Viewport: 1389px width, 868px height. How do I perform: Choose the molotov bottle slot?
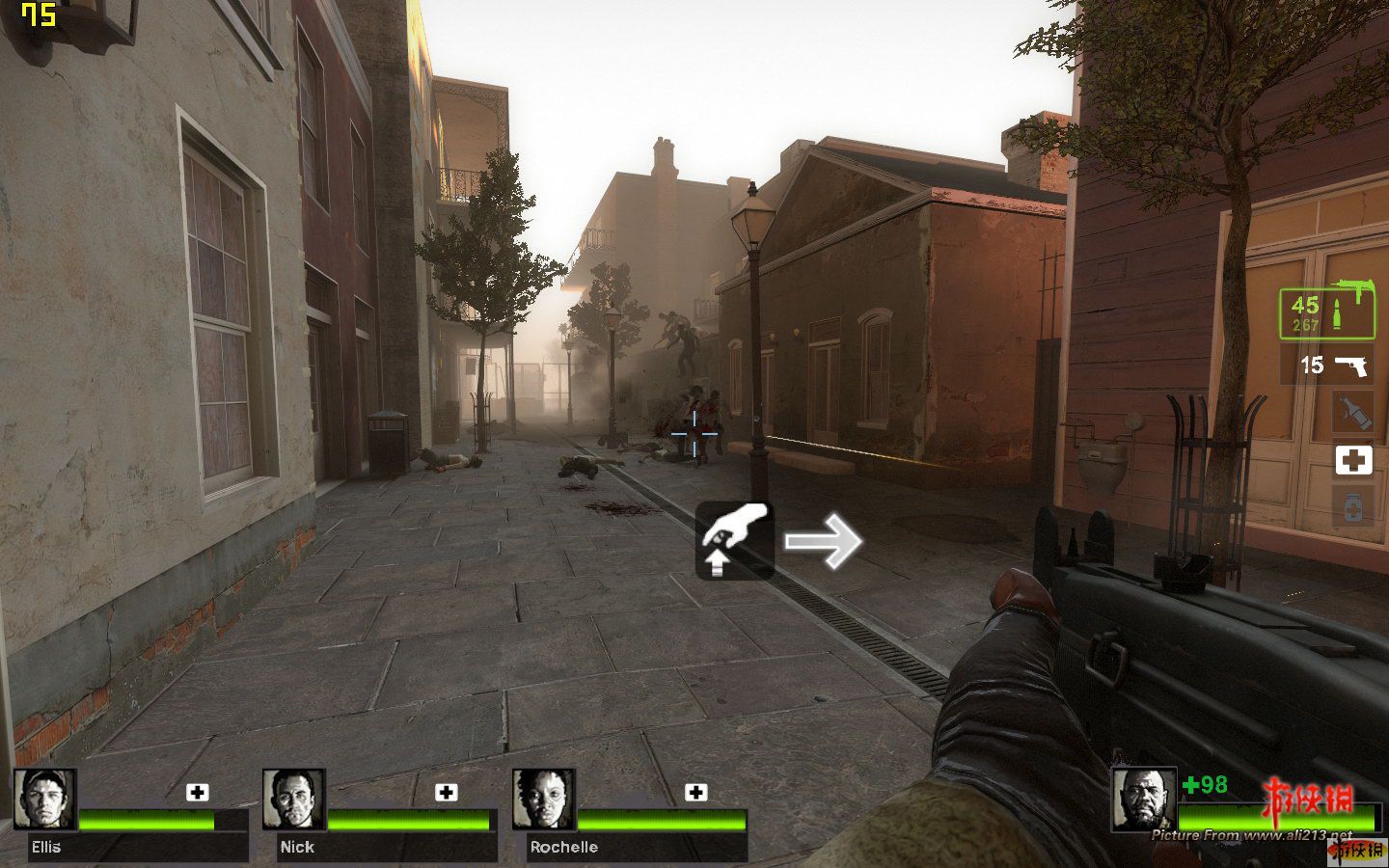click(1352, 413)
